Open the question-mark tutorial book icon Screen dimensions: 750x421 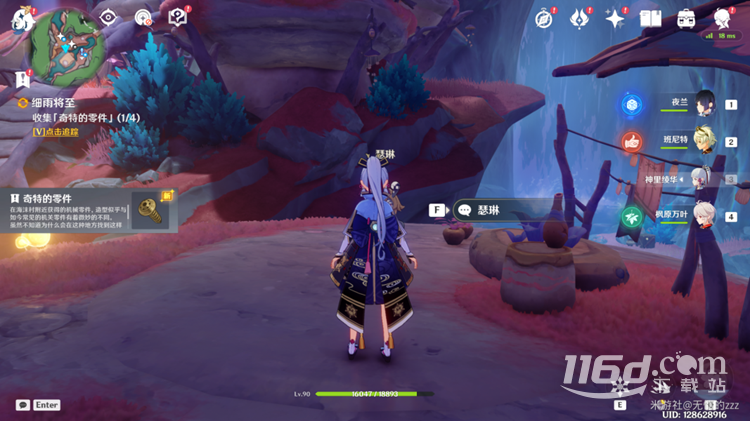tap(177, 17)
